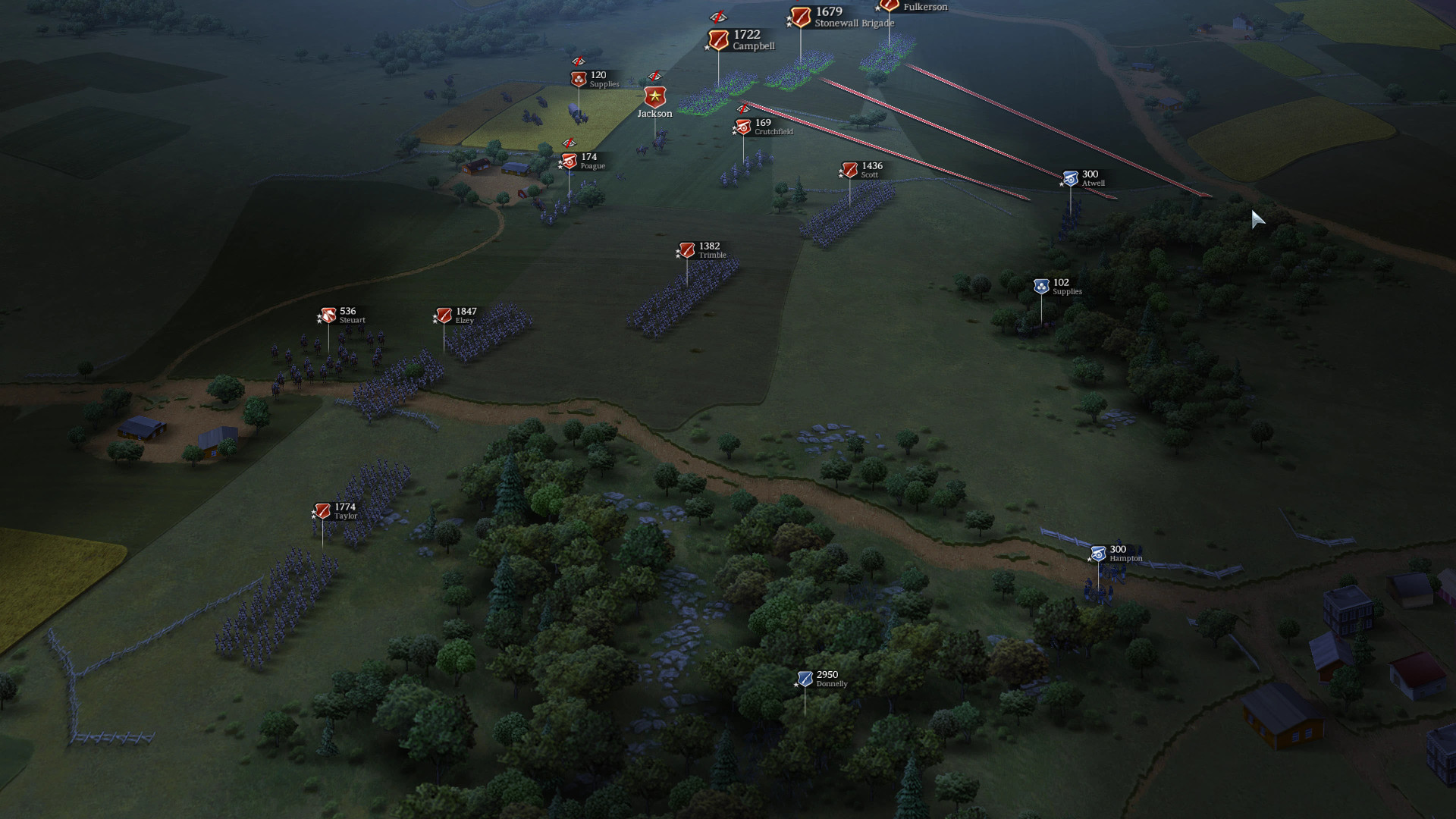Select the Confederate Supplies wagon icon
Image resolution: width=1456 pixels, height=819 pixels.
tap(579, 79)
